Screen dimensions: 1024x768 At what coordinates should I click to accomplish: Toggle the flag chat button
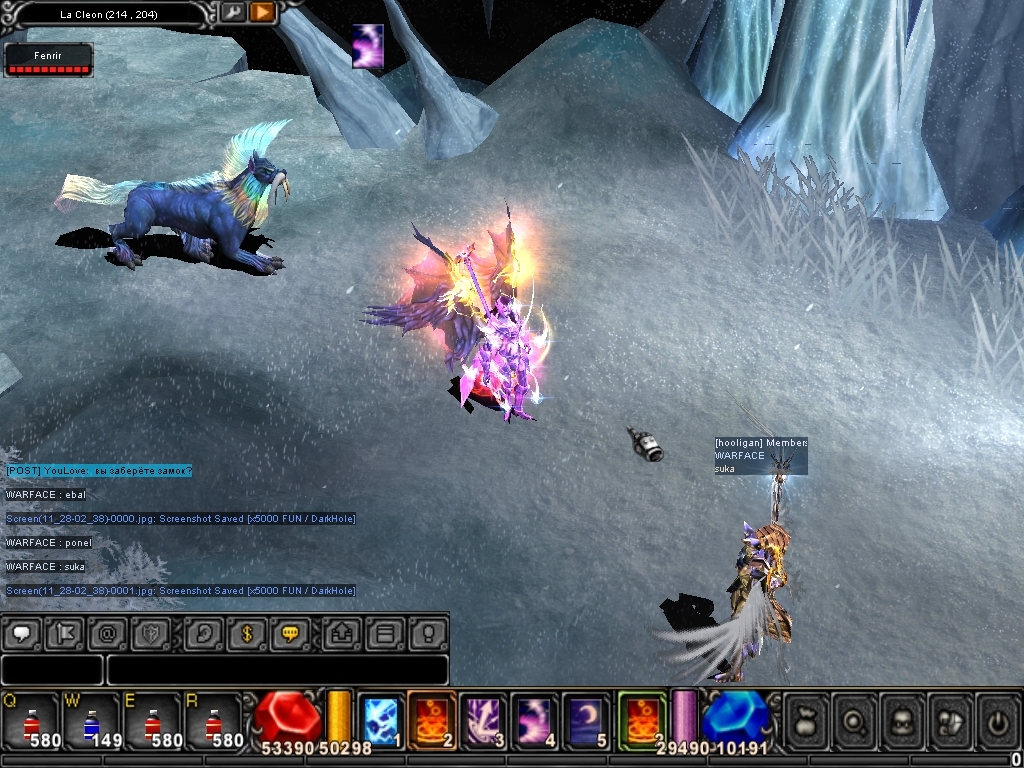(x=65, y=633)
